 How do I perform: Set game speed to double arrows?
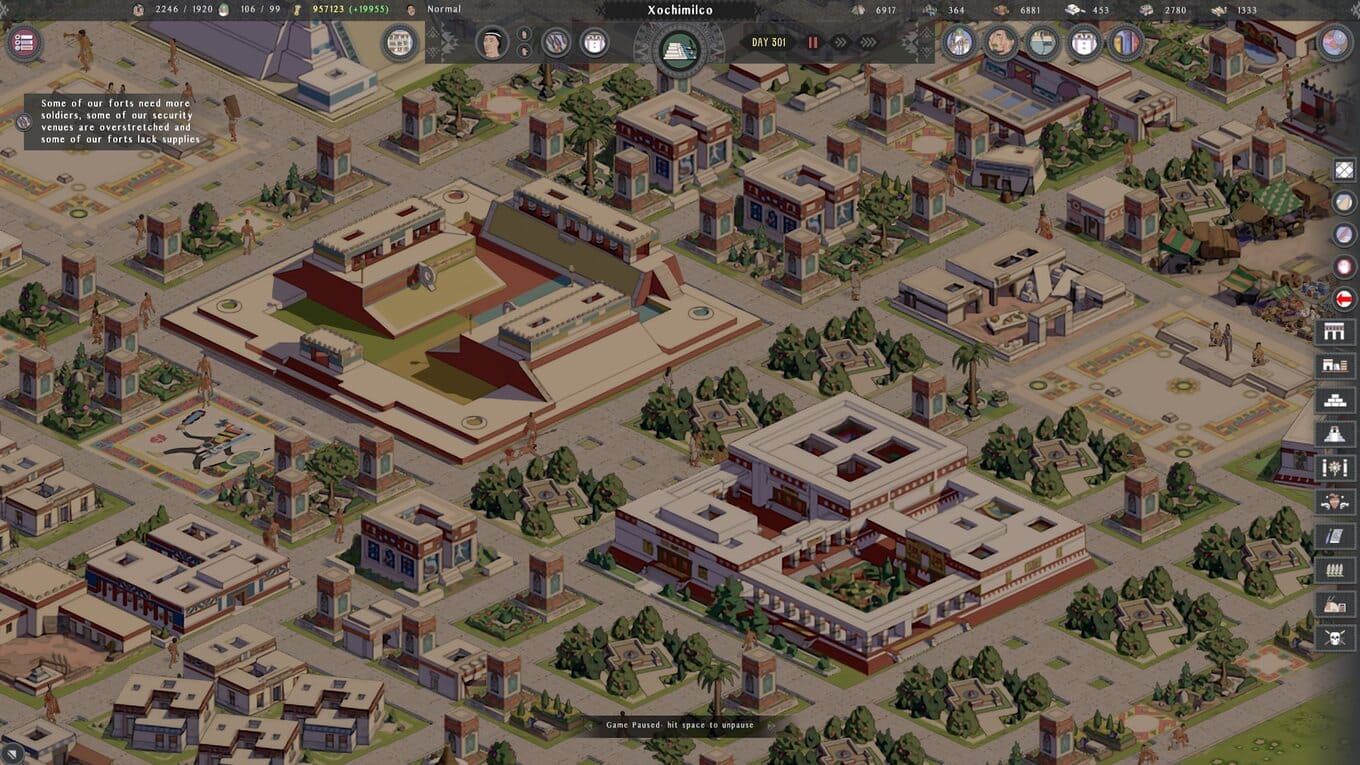[x=840, y=43]
